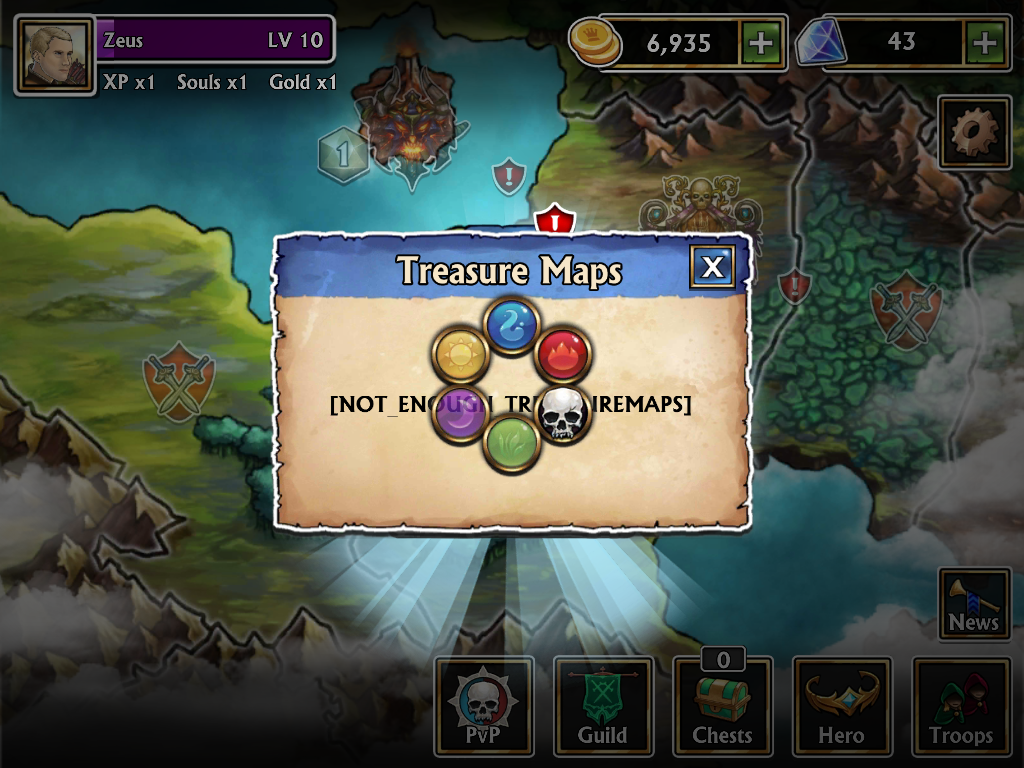Add more gold coins

click(761, 43)
